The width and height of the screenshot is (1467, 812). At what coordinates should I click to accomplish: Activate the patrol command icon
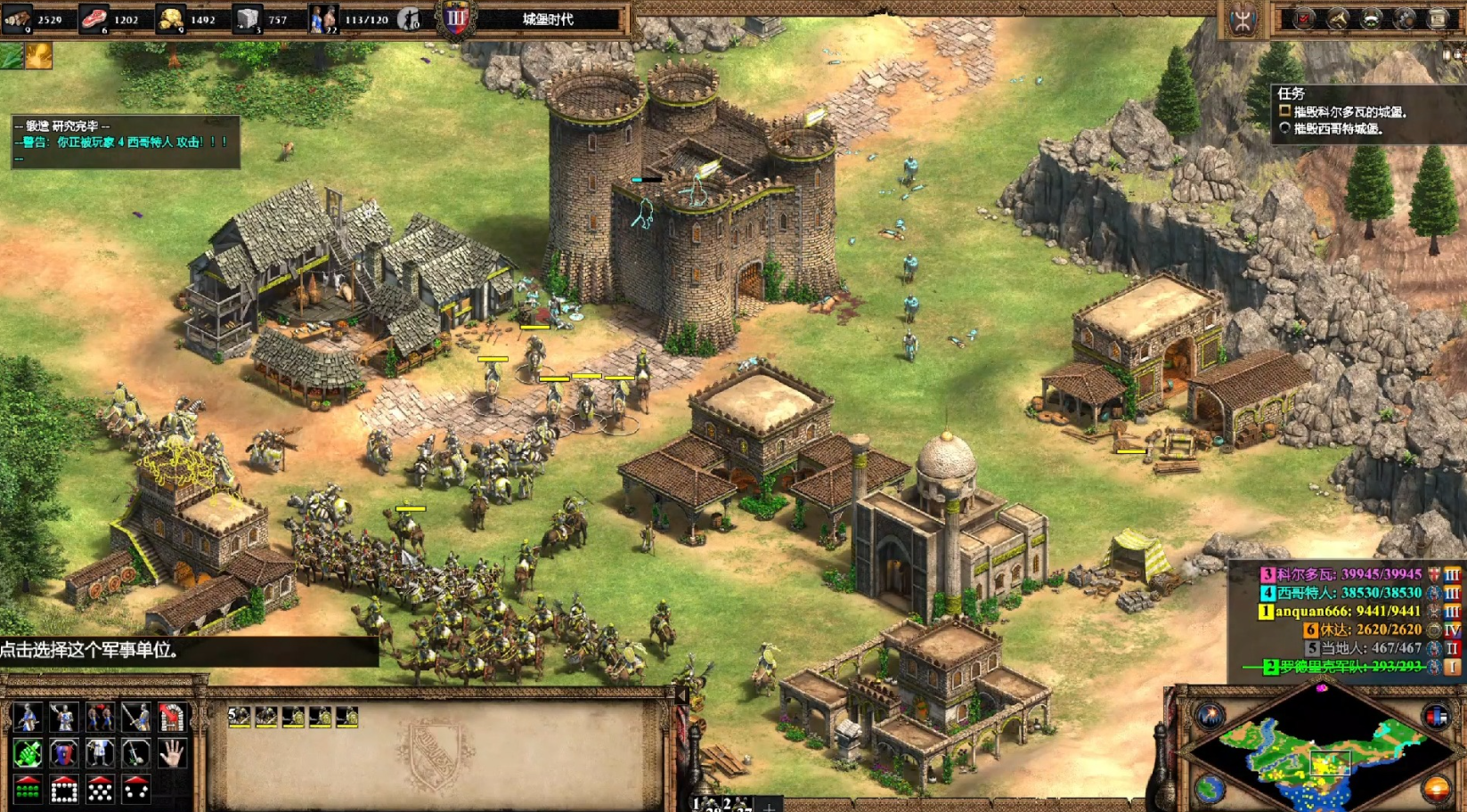[x=28, y=717]
